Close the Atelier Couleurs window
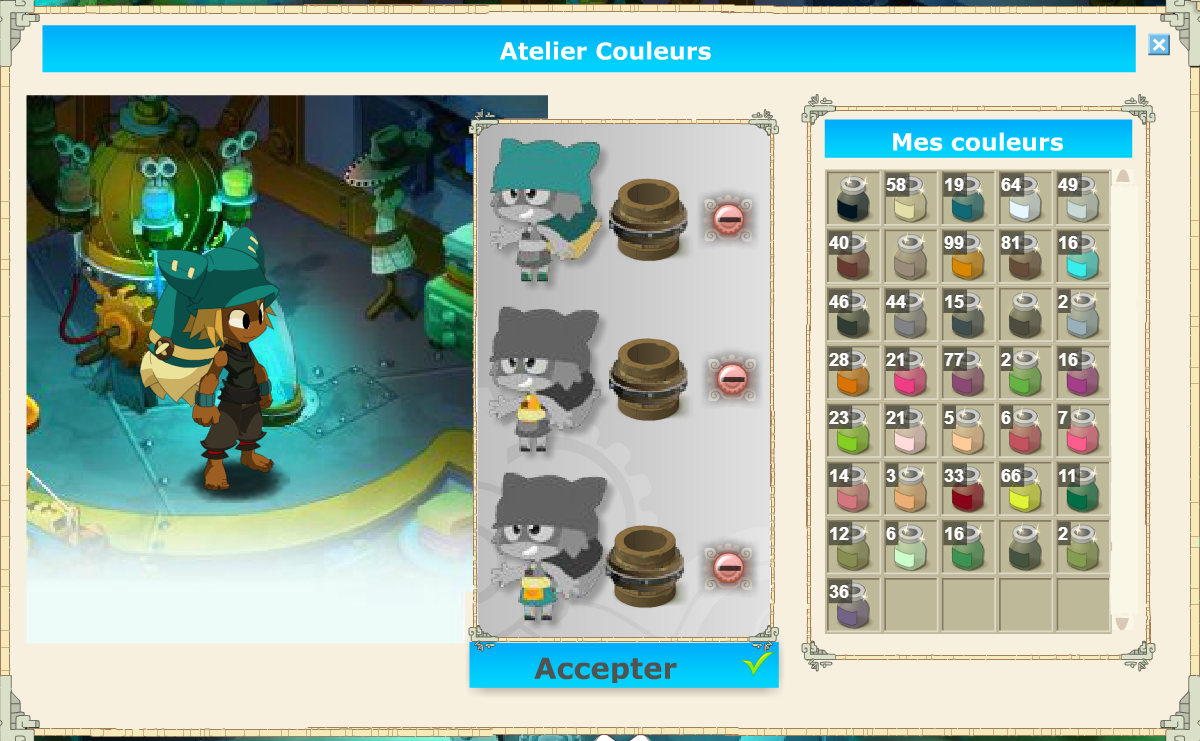Image resolution: width=1200 pixels, height=741 pixels. 1158,45
